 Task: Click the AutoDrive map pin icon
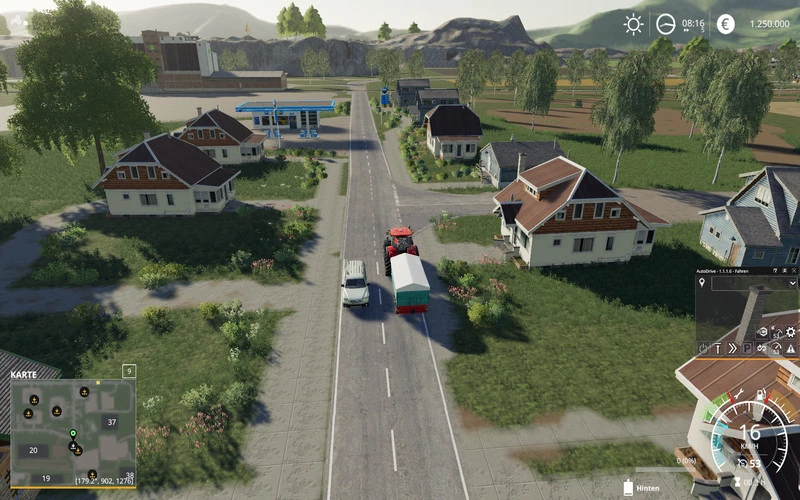coord(702,283)
